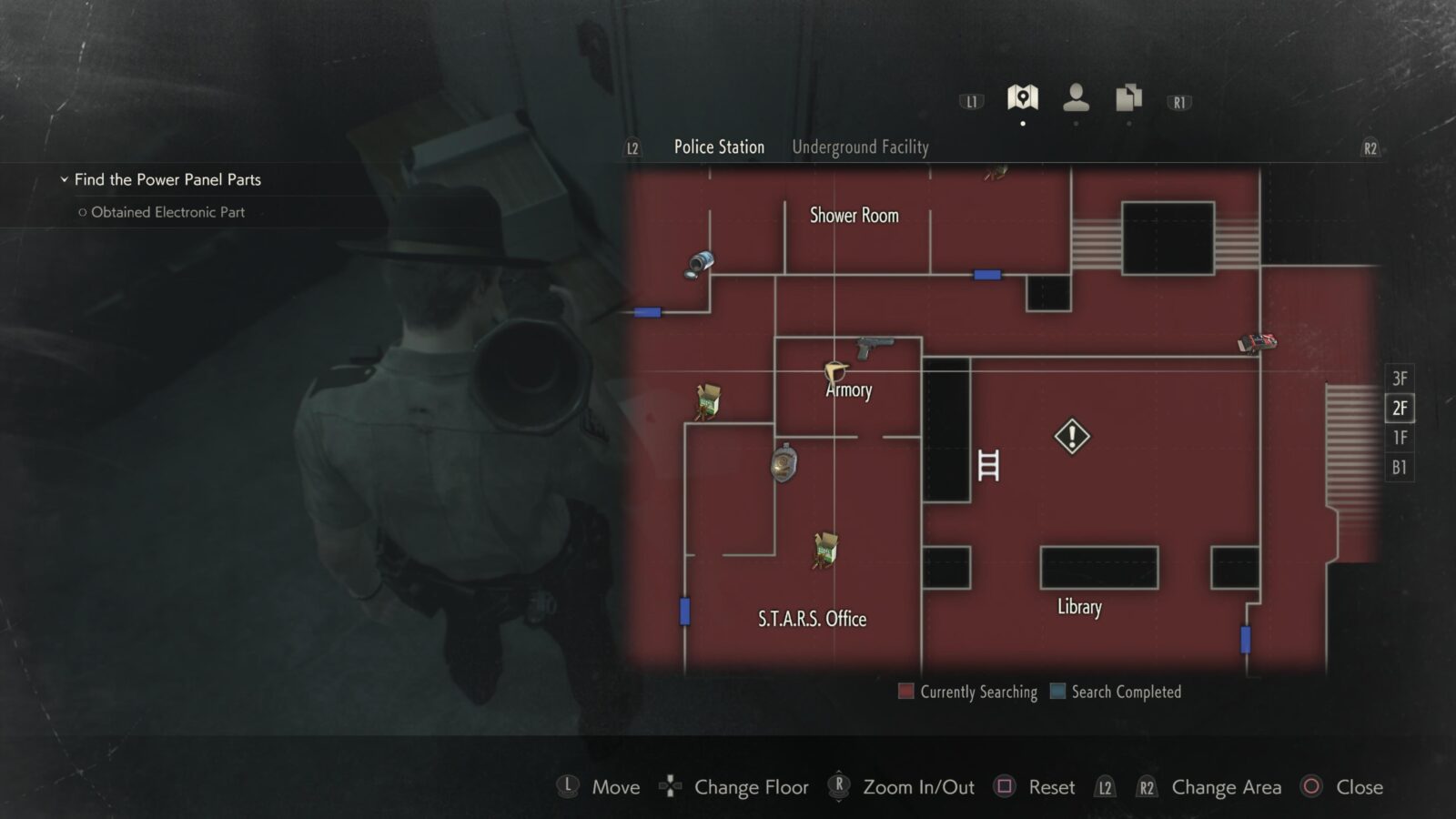This screenshot has height=819, width=1456.
Task: Open the records/files icon at the top
Action: (x=1128, y=95)
